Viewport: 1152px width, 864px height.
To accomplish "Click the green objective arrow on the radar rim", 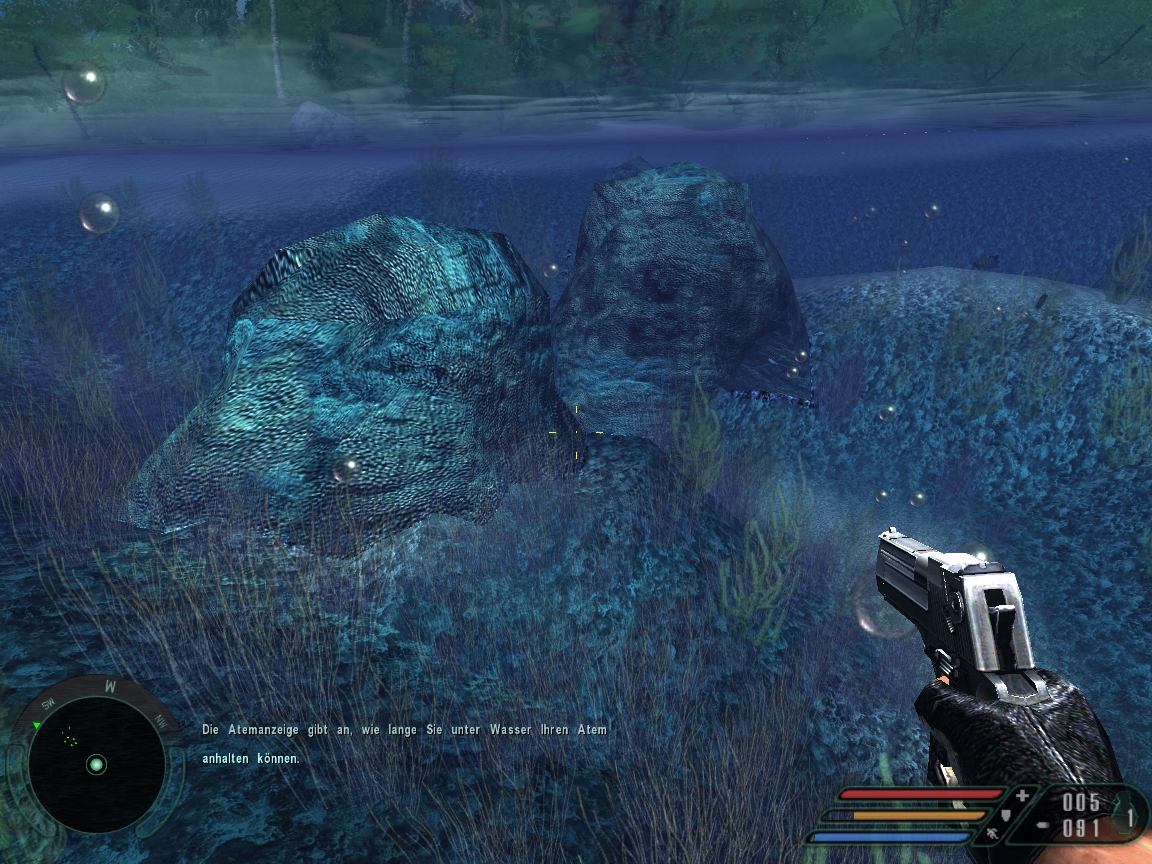I will [37, 725].
